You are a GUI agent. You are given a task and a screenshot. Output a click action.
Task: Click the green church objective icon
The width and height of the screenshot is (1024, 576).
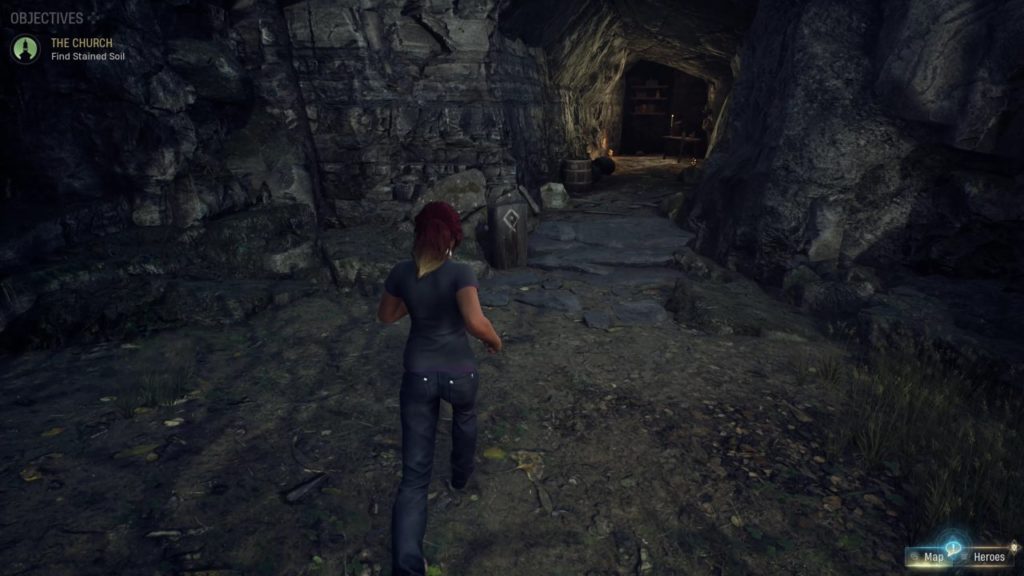pyautogui.click(x=25, y=48)
